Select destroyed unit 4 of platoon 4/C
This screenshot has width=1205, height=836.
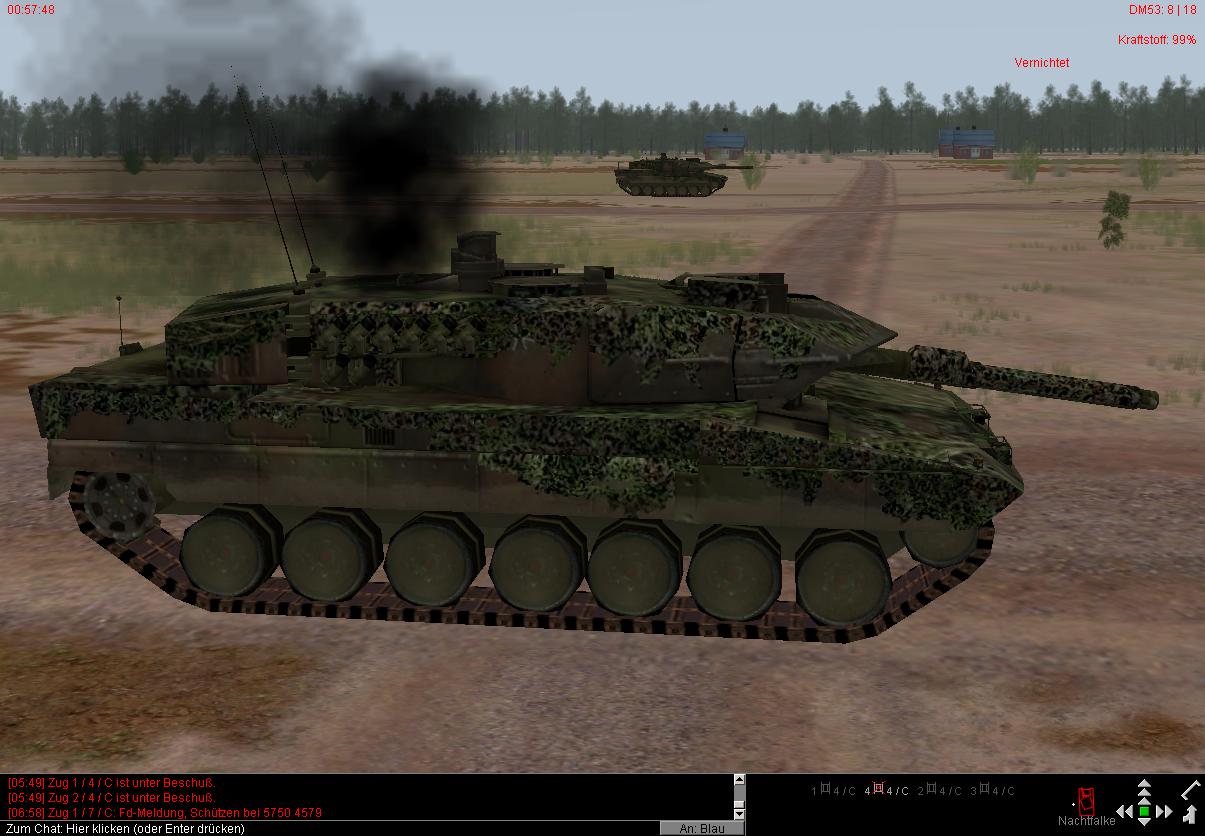pos(886,791)
